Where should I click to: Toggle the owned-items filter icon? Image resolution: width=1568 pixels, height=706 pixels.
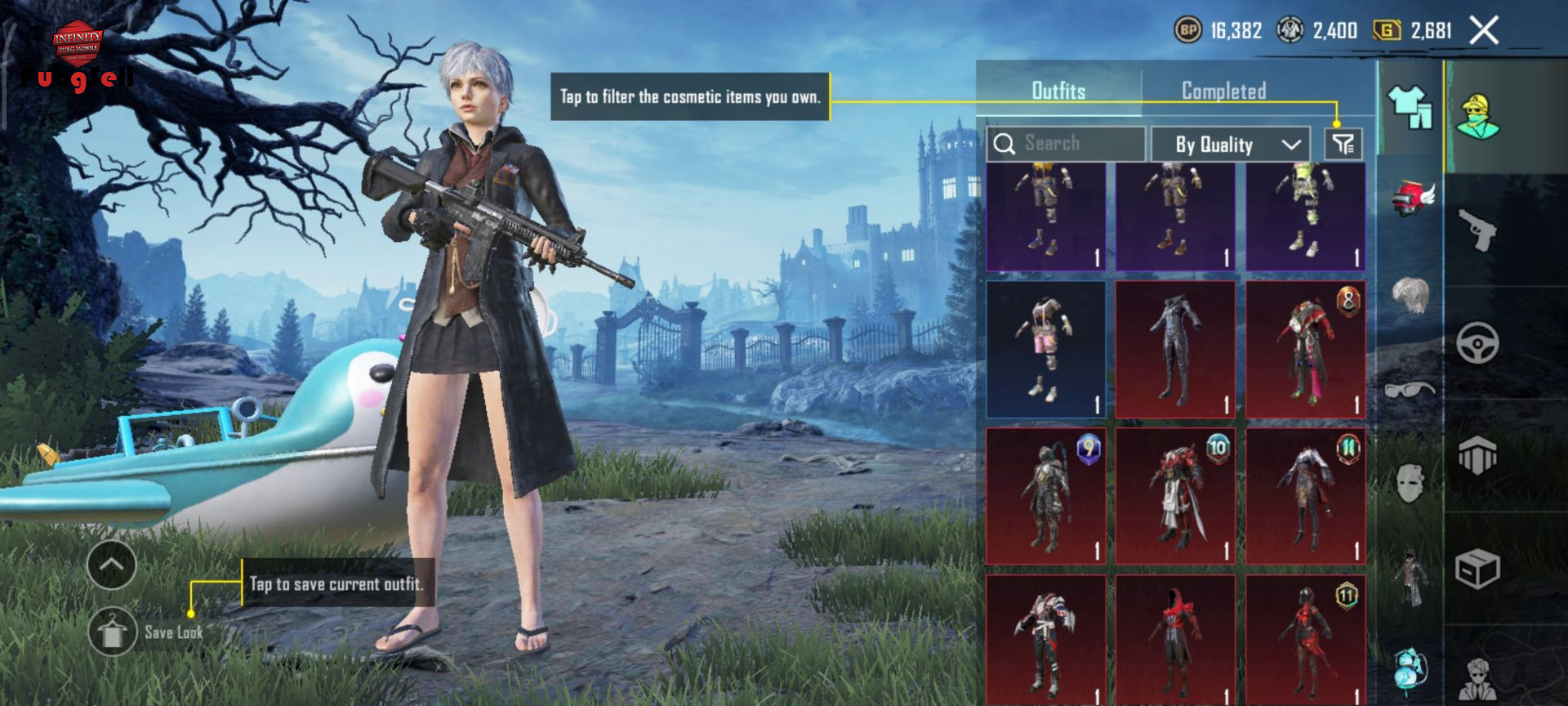click(x=1343, y=145)
